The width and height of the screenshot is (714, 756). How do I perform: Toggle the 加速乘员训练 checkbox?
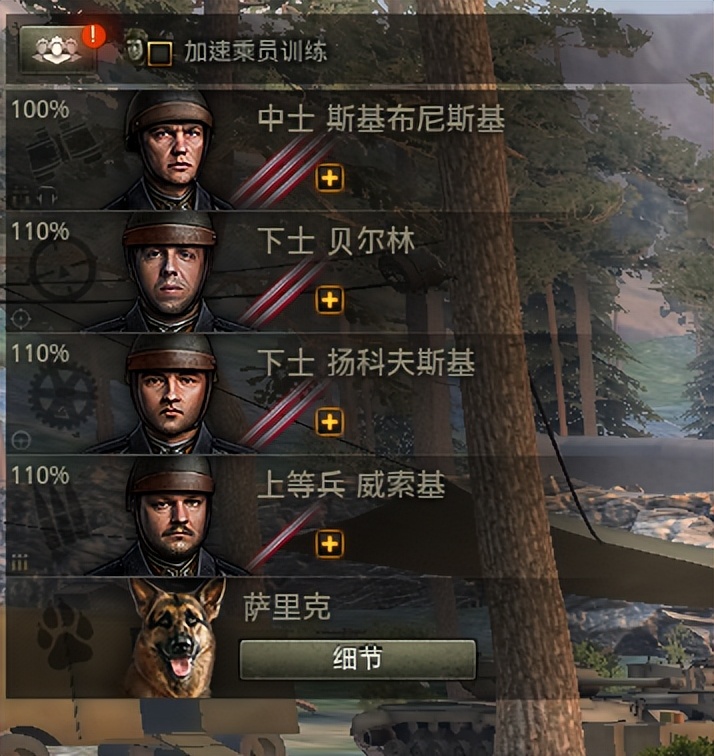point(159,53)
